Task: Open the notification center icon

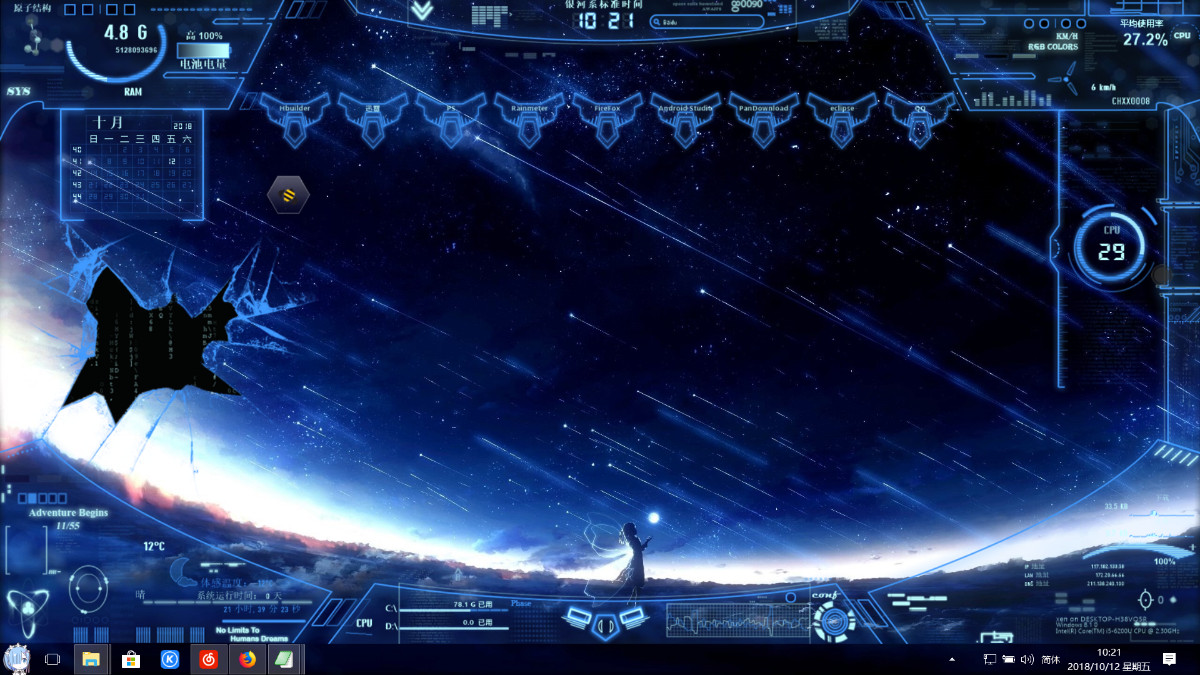Action: 1169,659
